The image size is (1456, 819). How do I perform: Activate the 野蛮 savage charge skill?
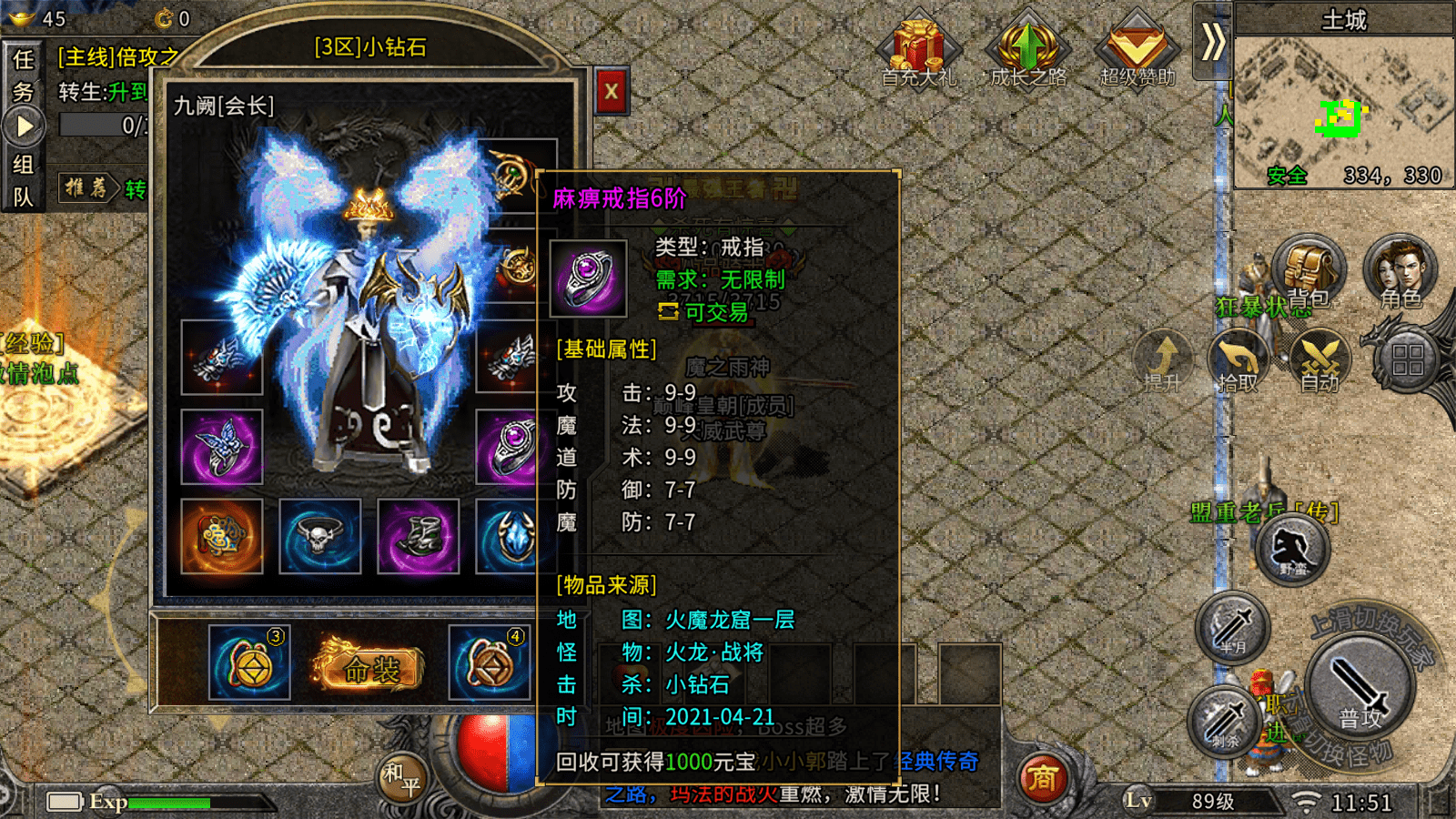(1292, 550)
